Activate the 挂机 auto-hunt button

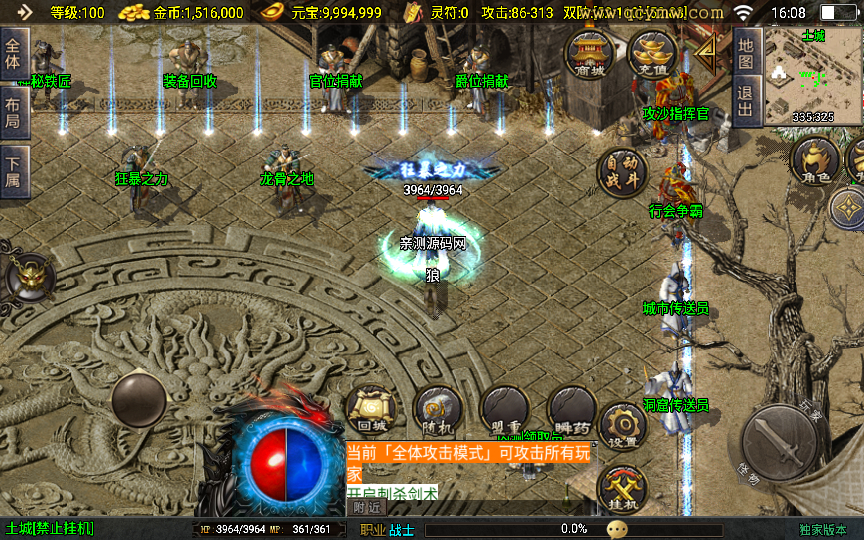tap(622, 490)
